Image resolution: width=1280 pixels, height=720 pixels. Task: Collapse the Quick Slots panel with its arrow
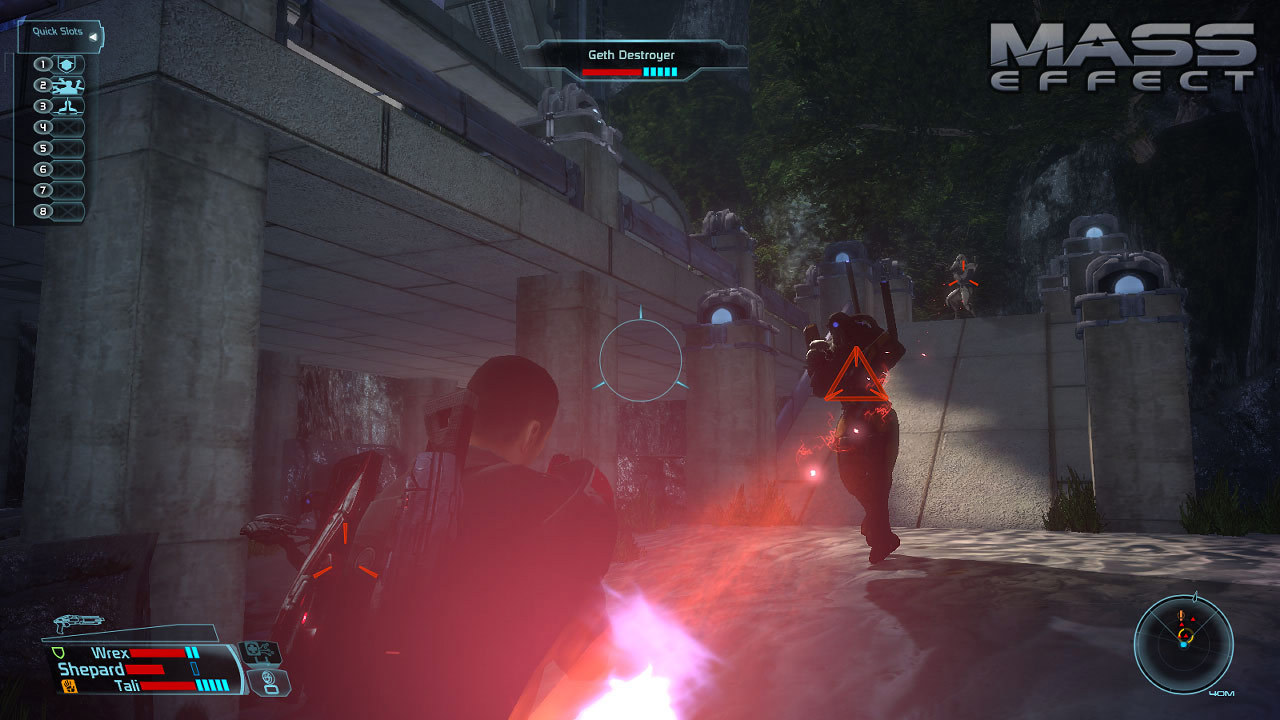[x=93, y=37]
